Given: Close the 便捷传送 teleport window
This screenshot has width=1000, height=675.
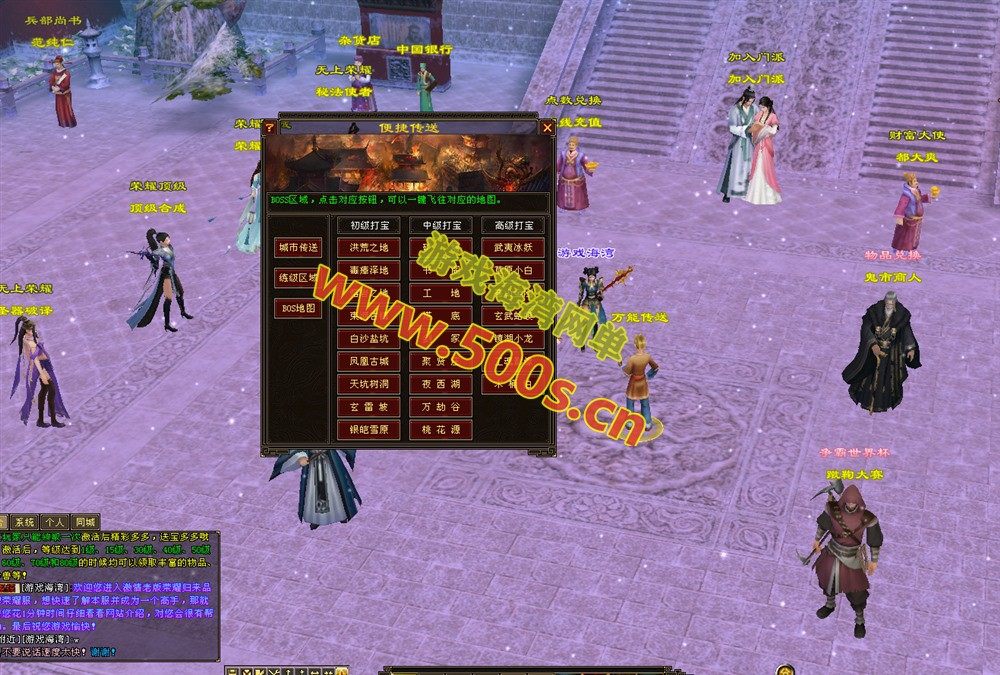Looking at the screenshot, I should pos(547,127).
